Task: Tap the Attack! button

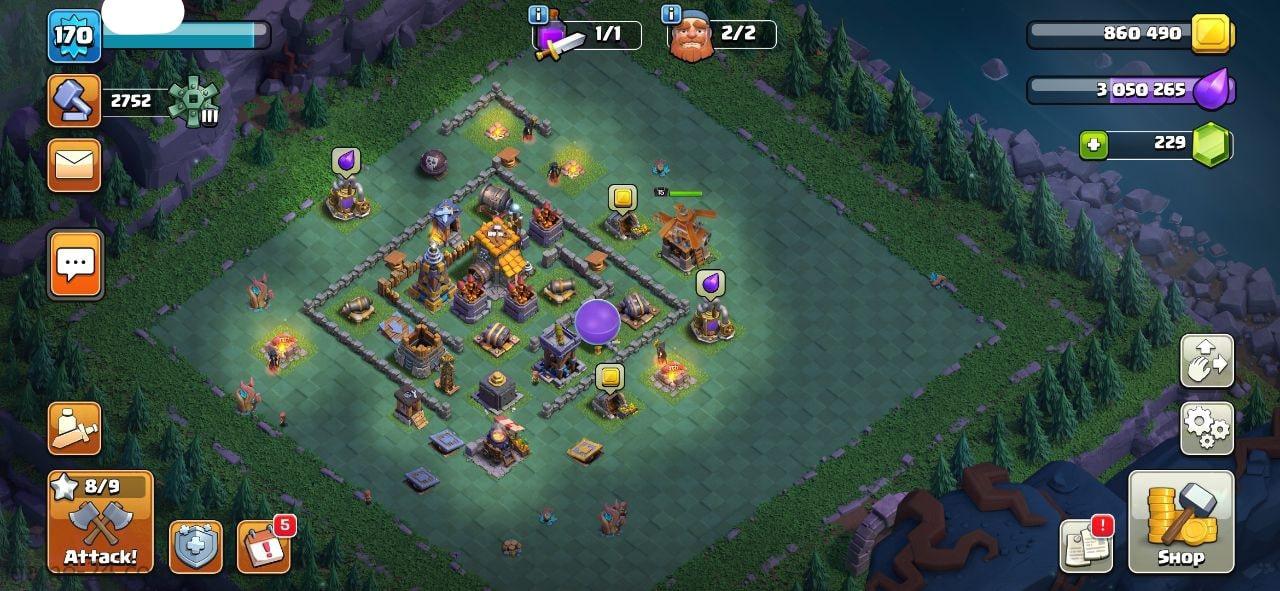Action: click(101, 522)
